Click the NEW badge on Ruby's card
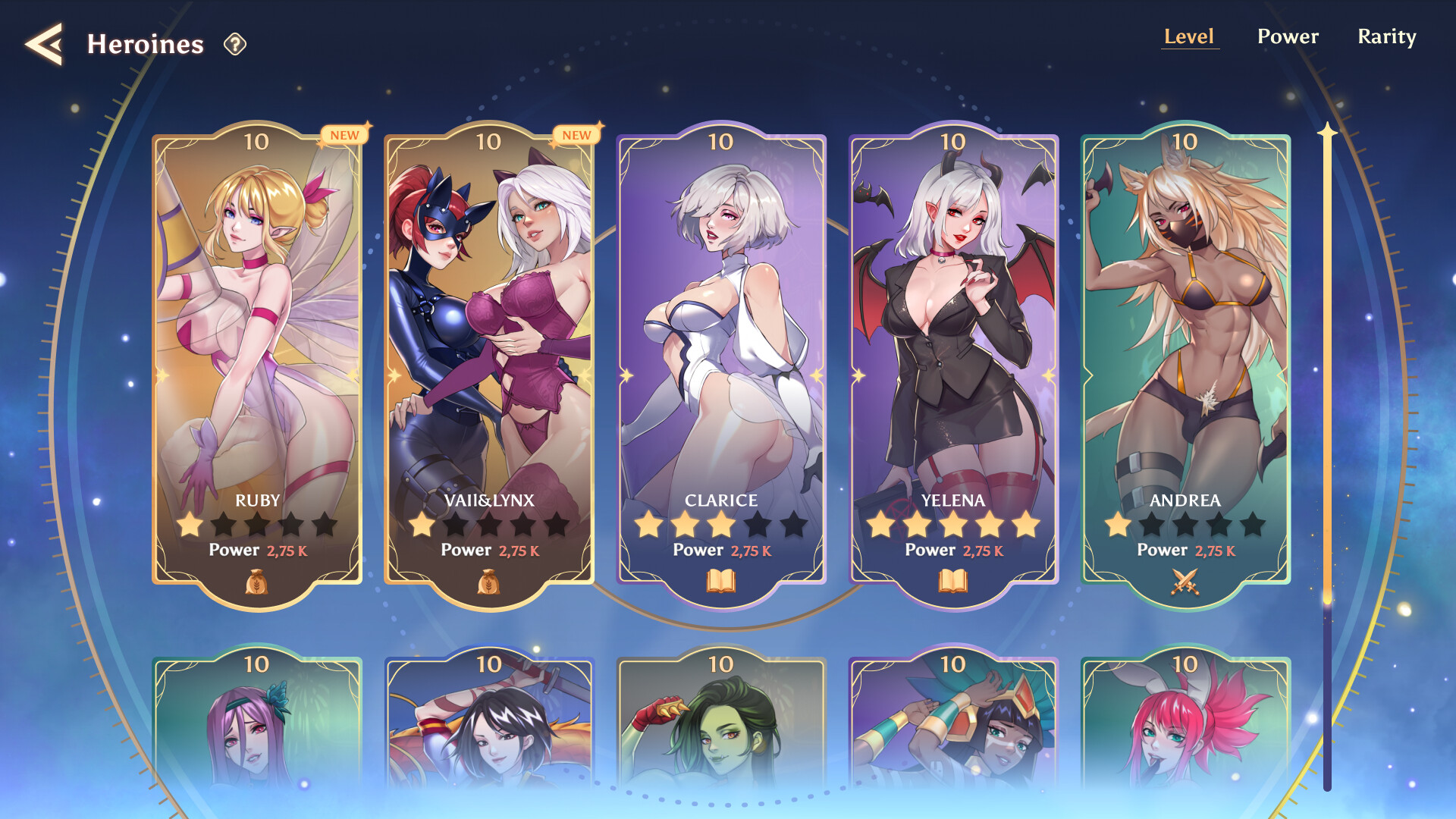Image resolution: width=1456 pixels, height=819 pixels. click(346, 135)
